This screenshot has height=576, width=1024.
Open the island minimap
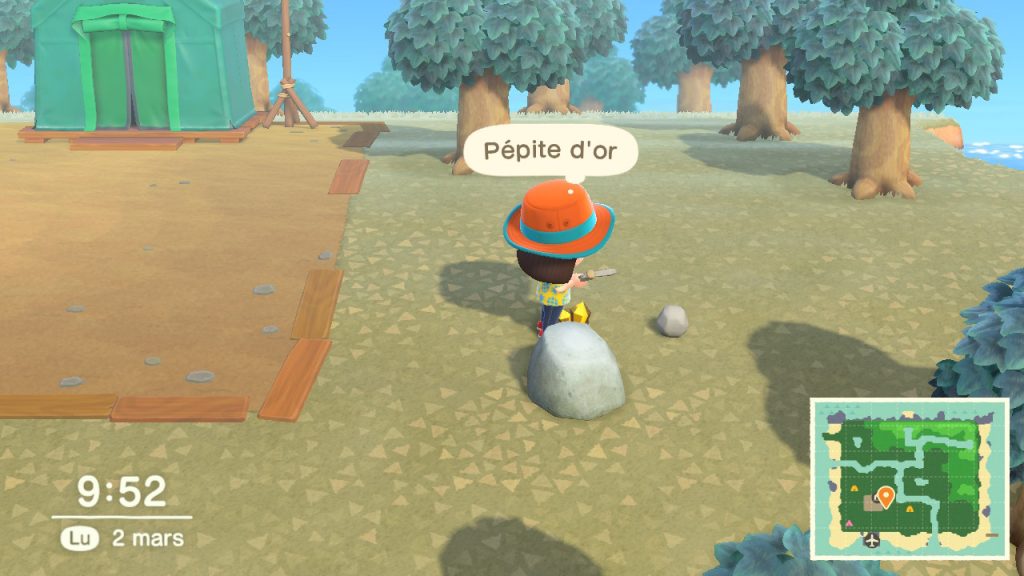[909, 478]
